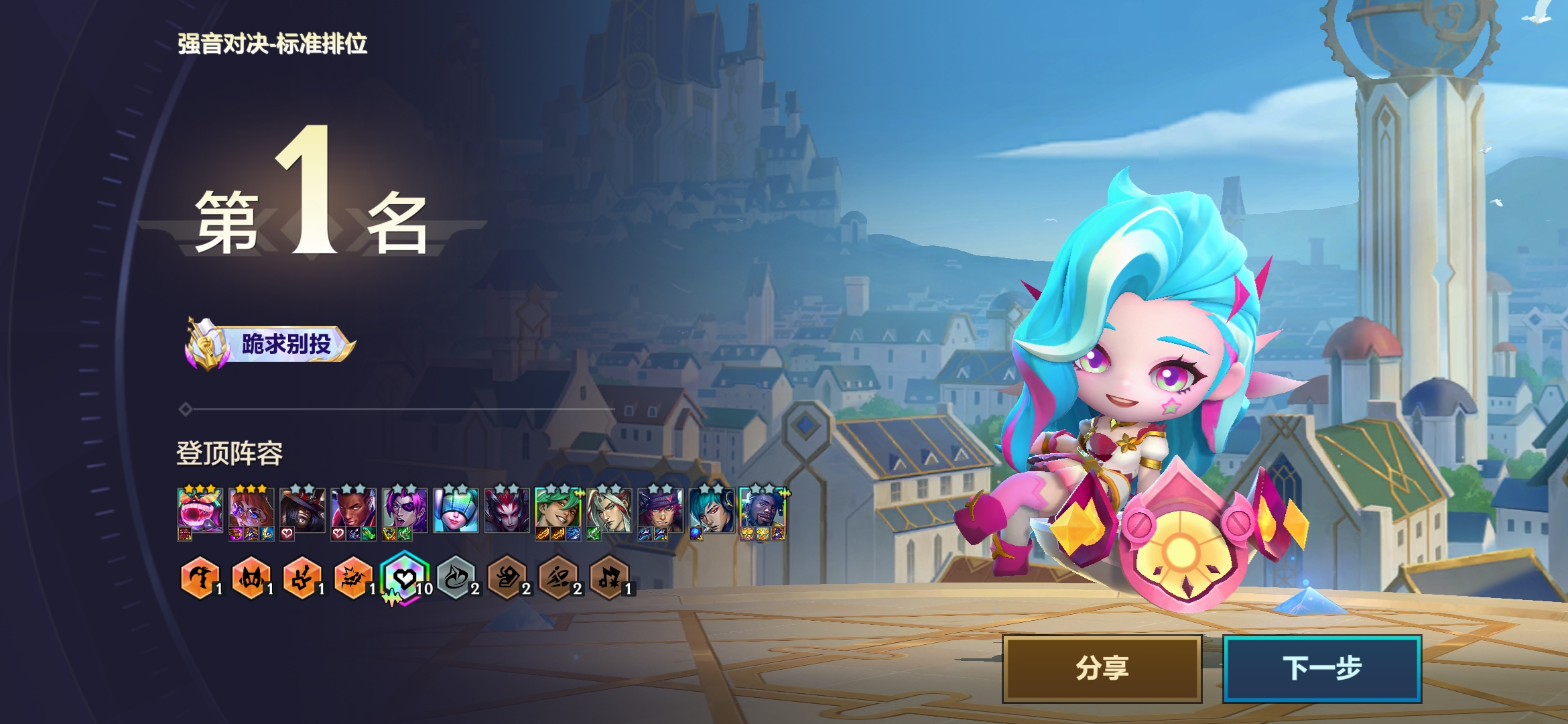Continue with the 下一步 button
Viewport: 1568px width, 724px height.
[x=1321, y=668]
